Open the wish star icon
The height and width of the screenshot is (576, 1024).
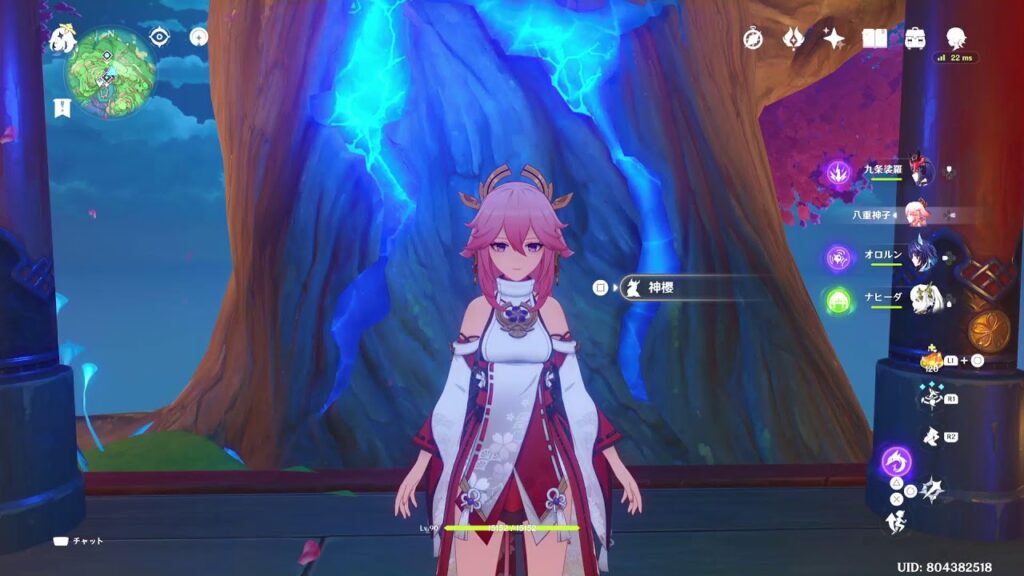(x=834, y=38)
